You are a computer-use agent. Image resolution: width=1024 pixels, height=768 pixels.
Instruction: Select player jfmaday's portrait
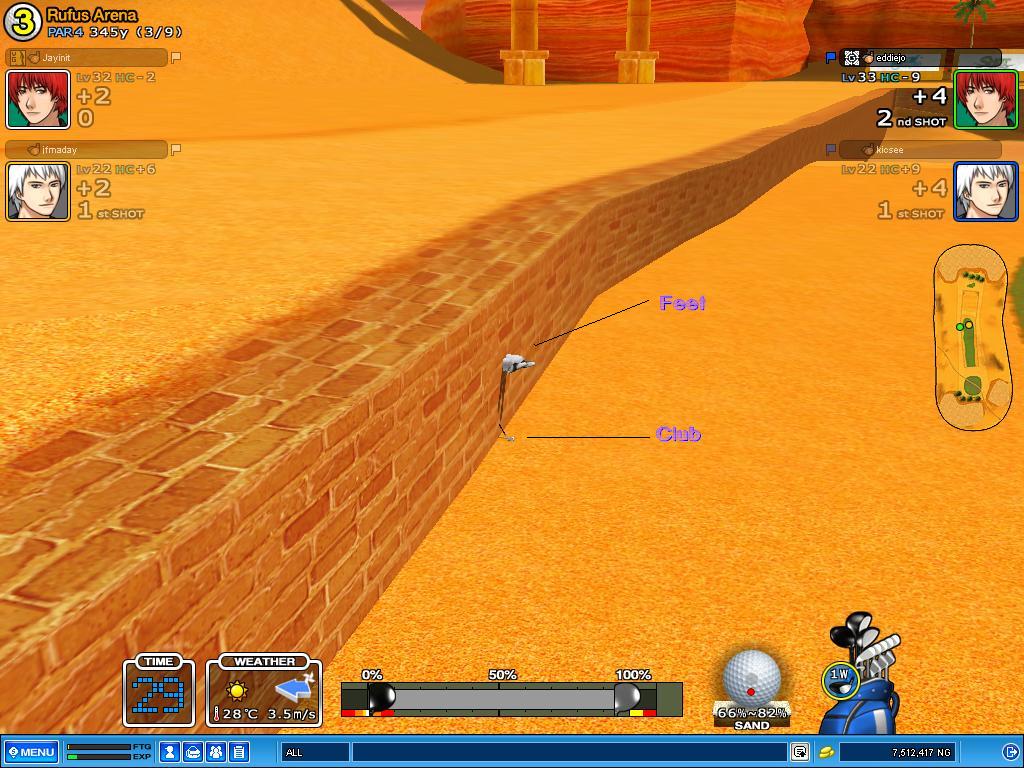coord(38,191)
